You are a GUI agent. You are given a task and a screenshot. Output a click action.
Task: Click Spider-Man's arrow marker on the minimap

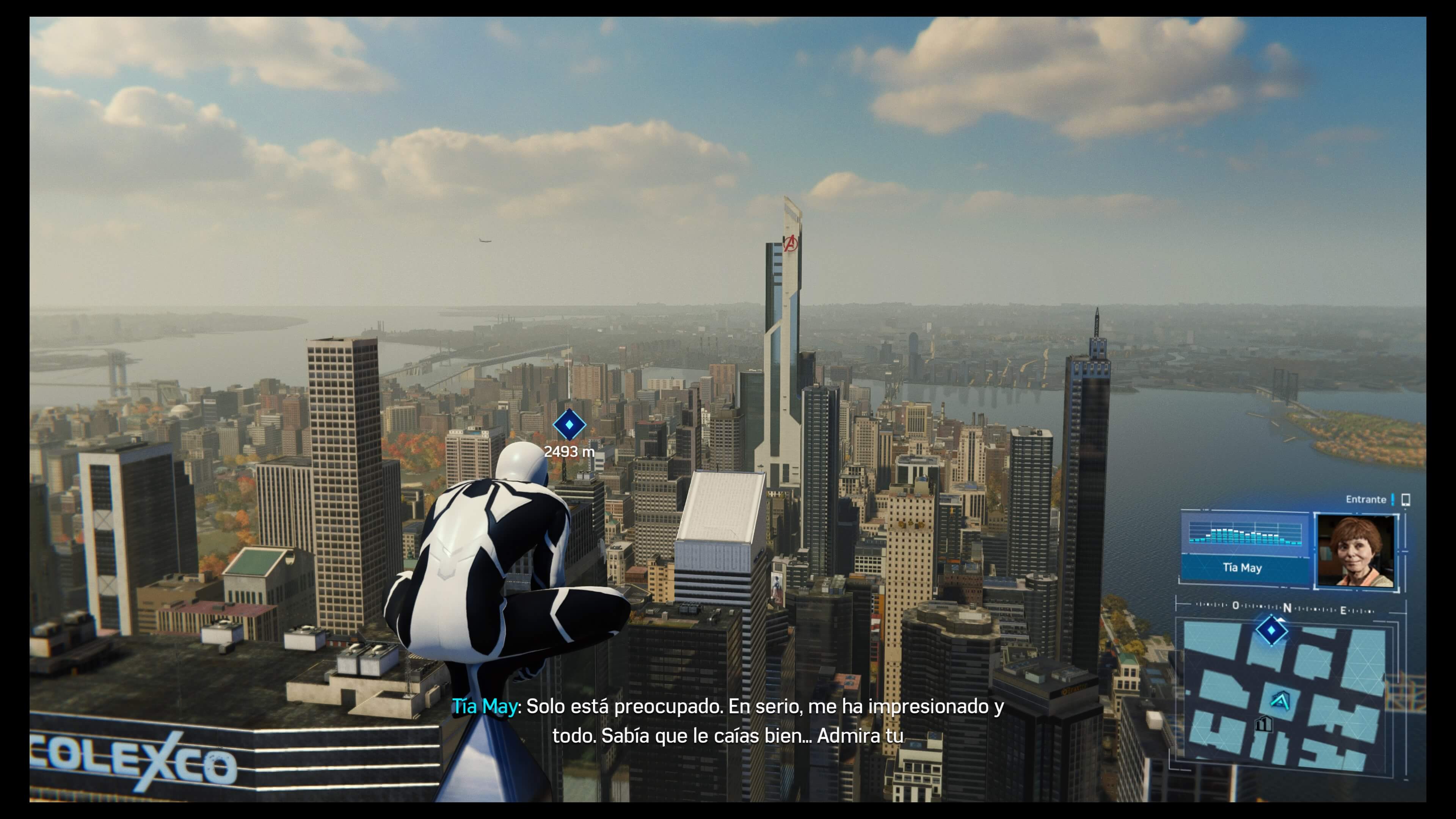tap(1280, 701)
